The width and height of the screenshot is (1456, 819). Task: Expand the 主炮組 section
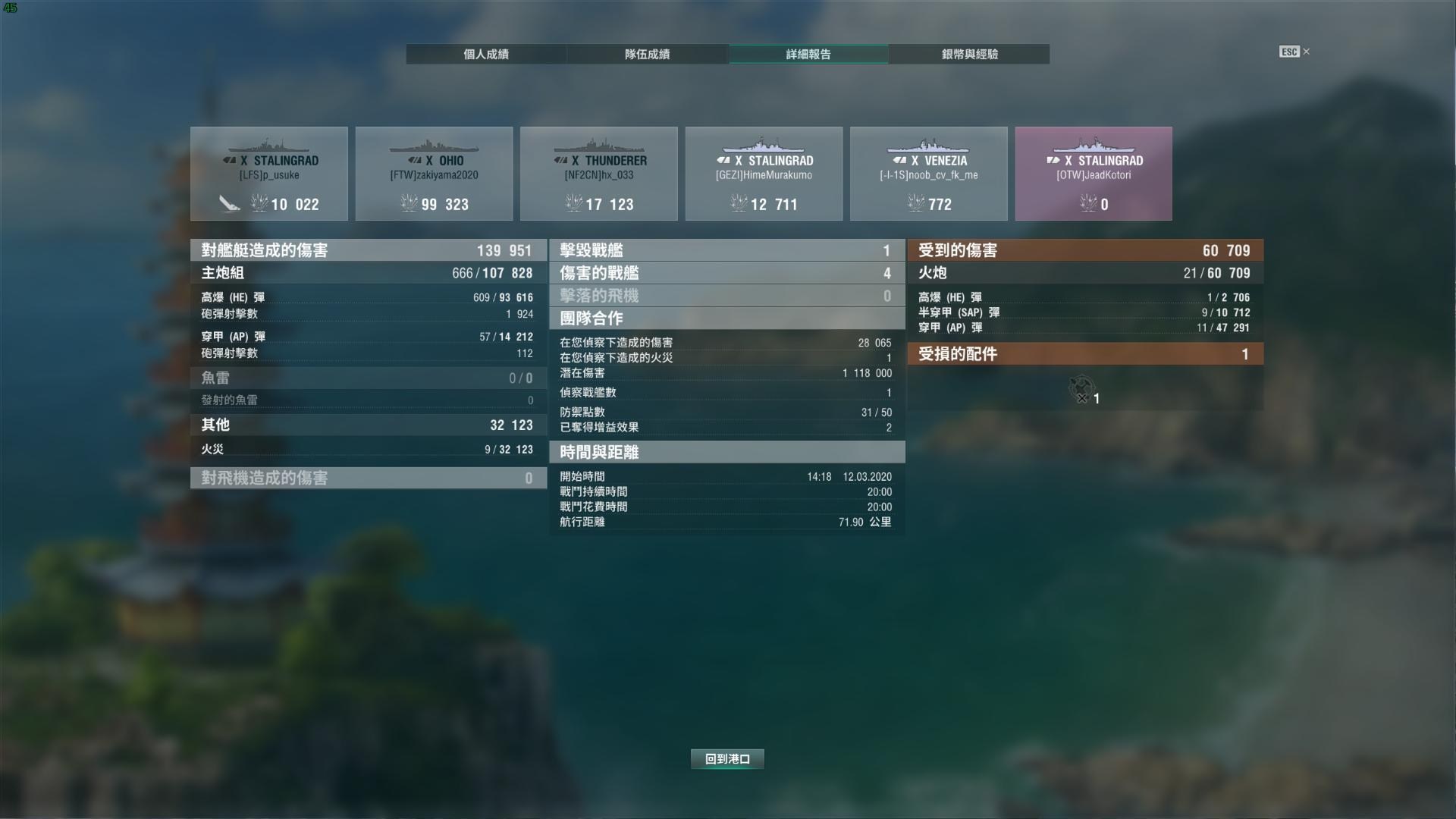pyautogui.click(x=367, y=274)
